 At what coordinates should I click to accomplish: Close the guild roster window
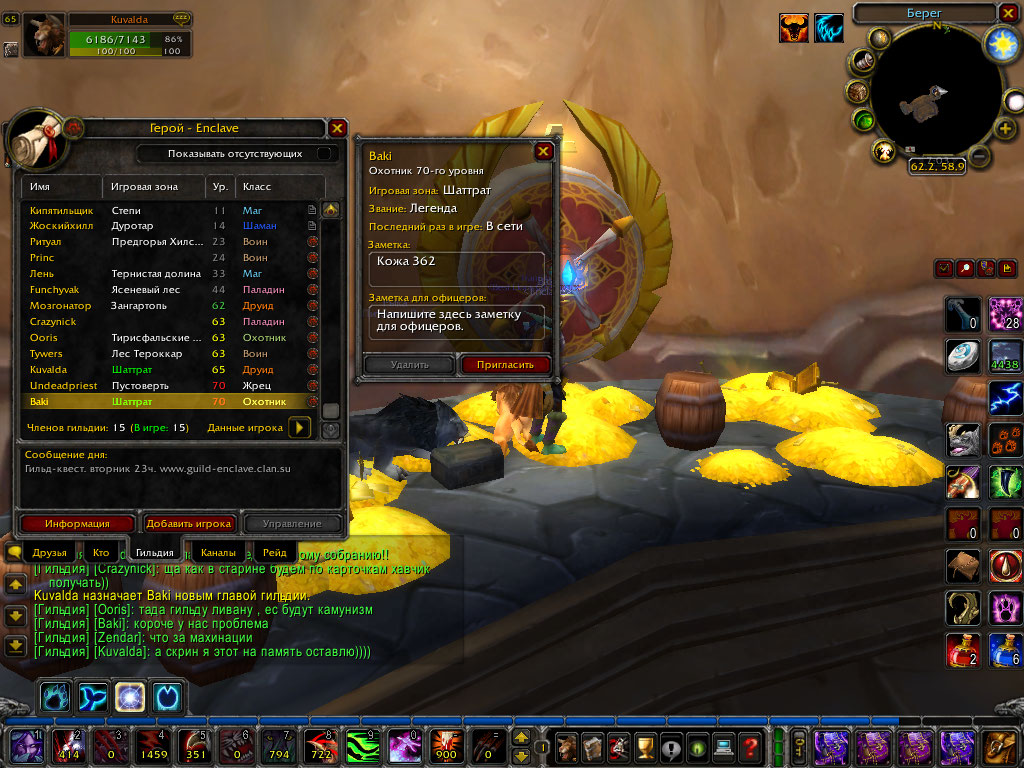click(338, 128)
